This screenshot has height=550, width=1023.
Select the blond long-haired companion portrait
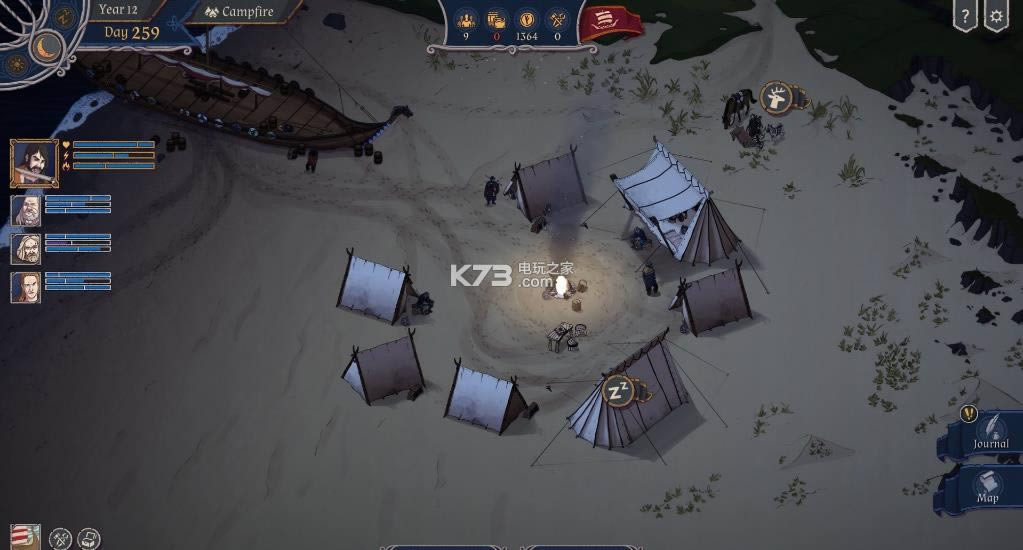[x=26, y=249]
